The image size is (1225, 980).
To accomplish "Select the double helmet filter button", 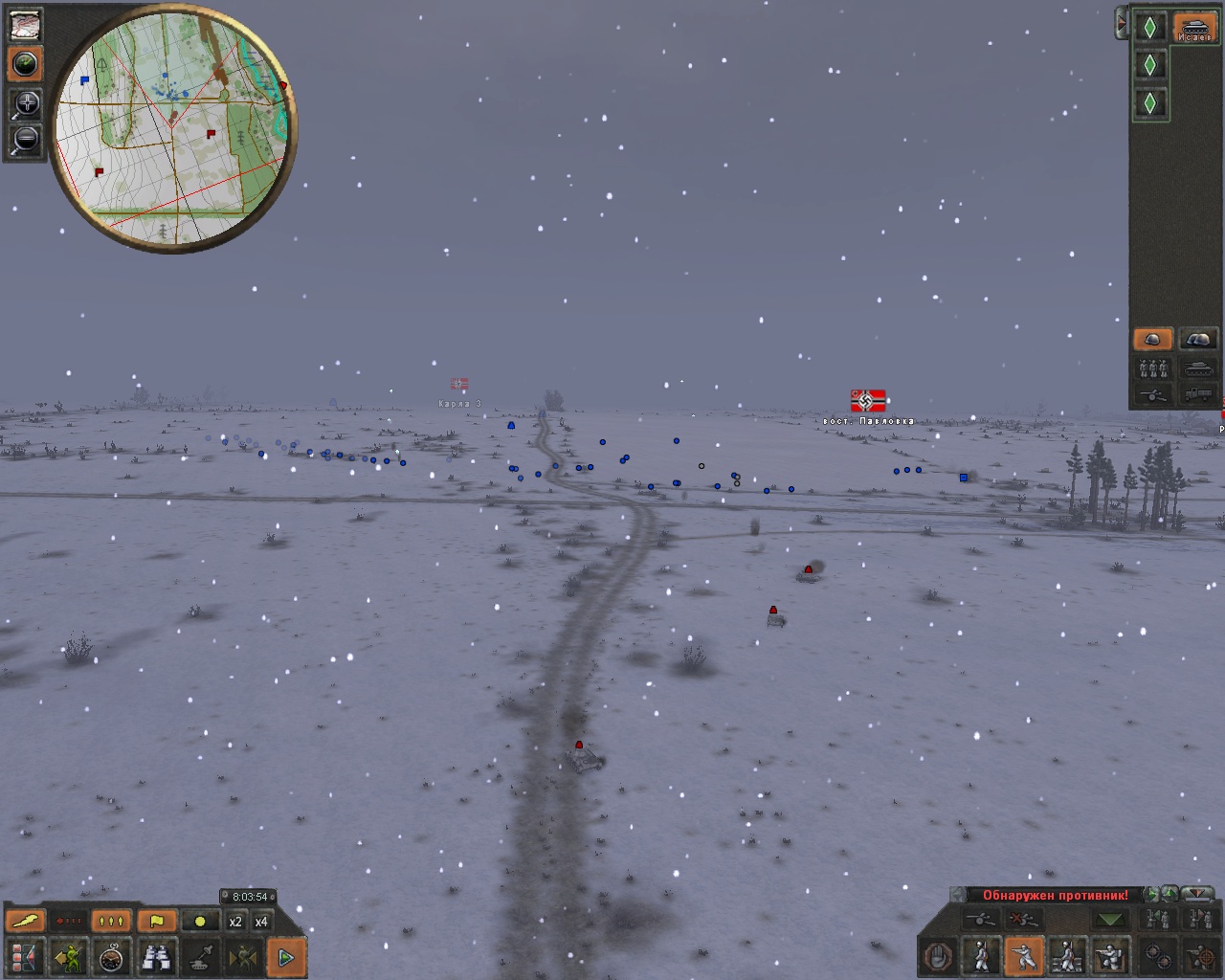I will [x=1197, y=340].
